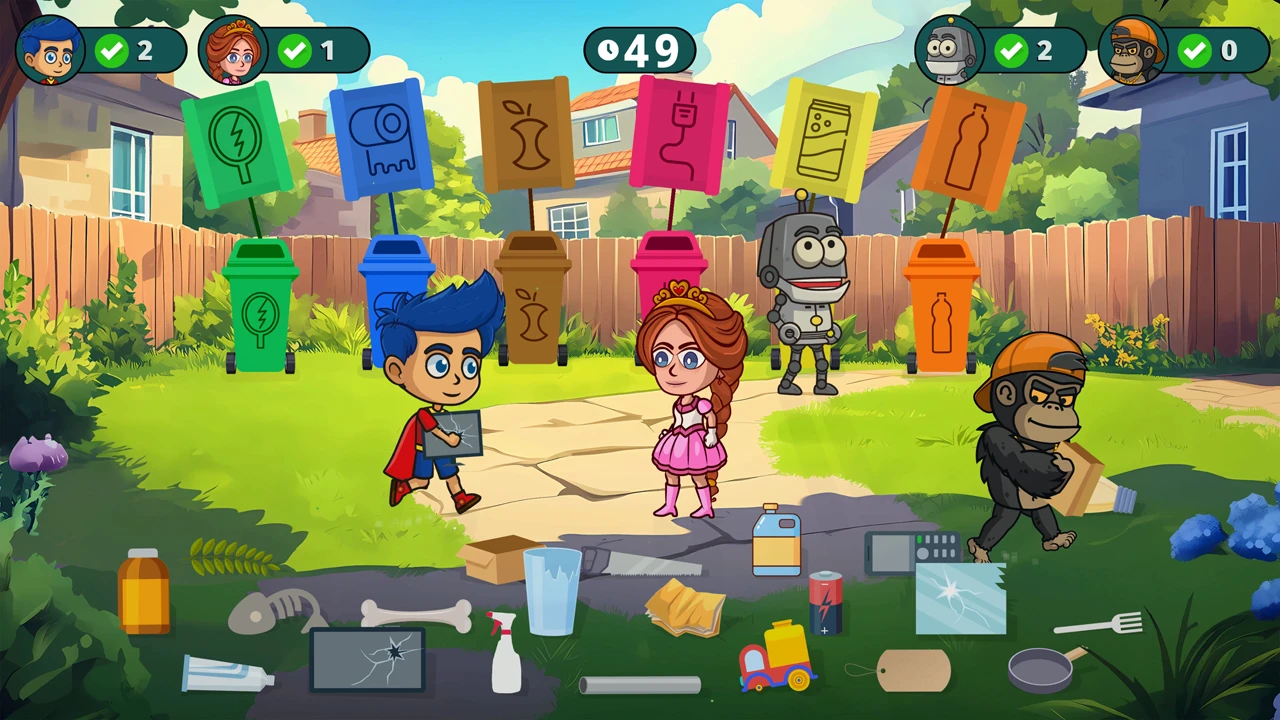Image resolution: width=1280 pixels, height=720 pixels.
Task: Select the princess player portrait
Action: click(x=233, y=50)
